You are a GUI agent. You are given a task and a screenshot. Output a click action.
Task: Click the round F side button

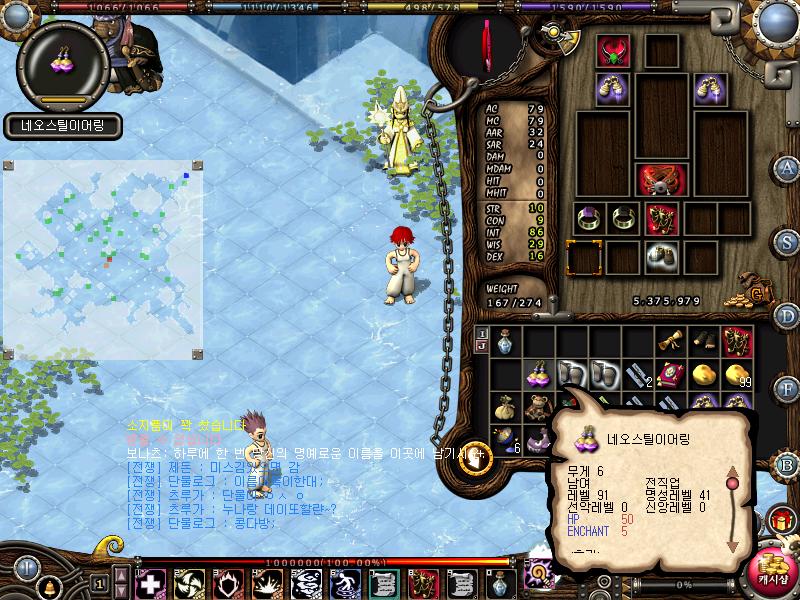pyautogui.click(x=788, y=388)
